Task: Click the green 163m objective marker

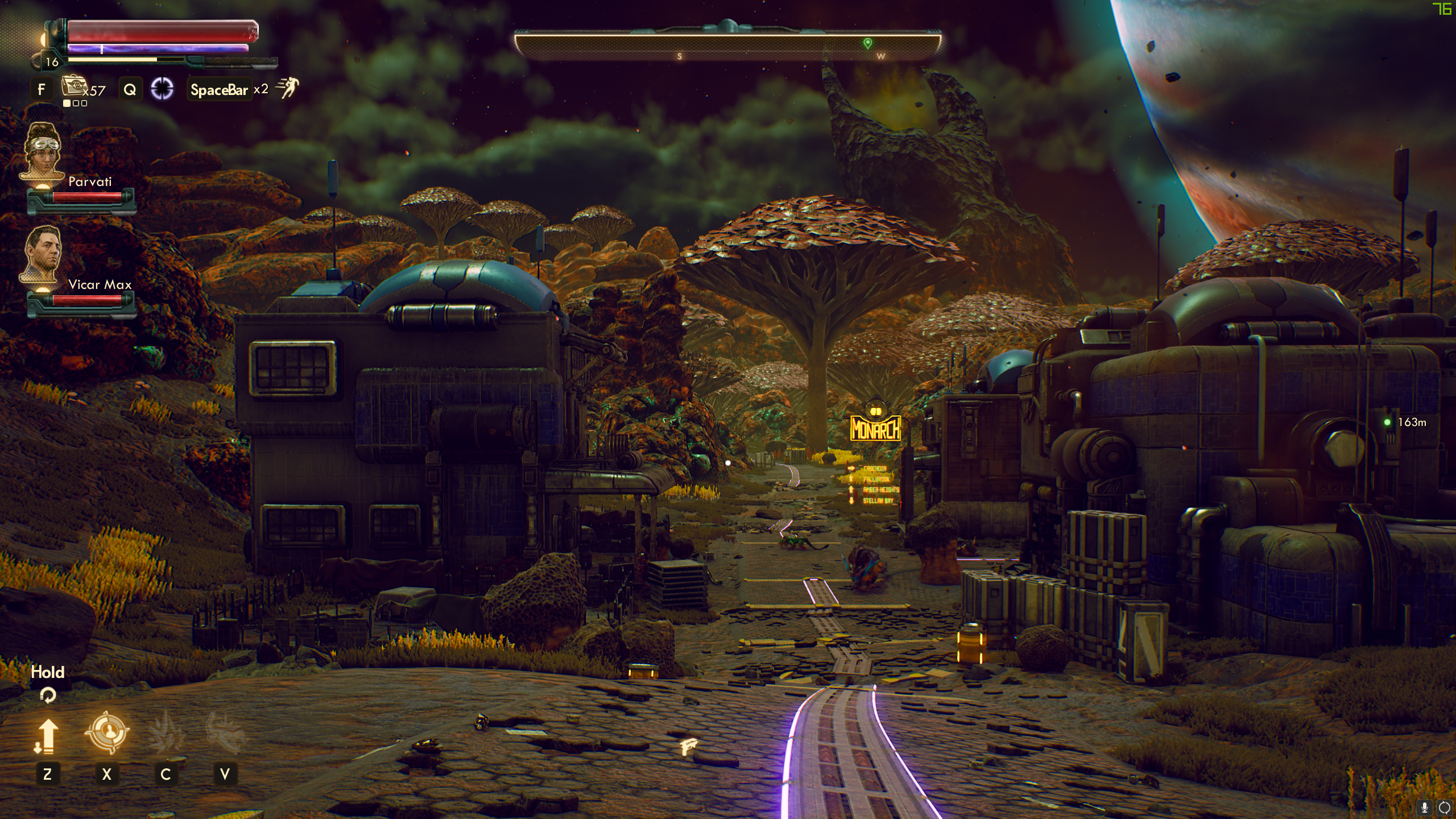Action: (1388, 422)
